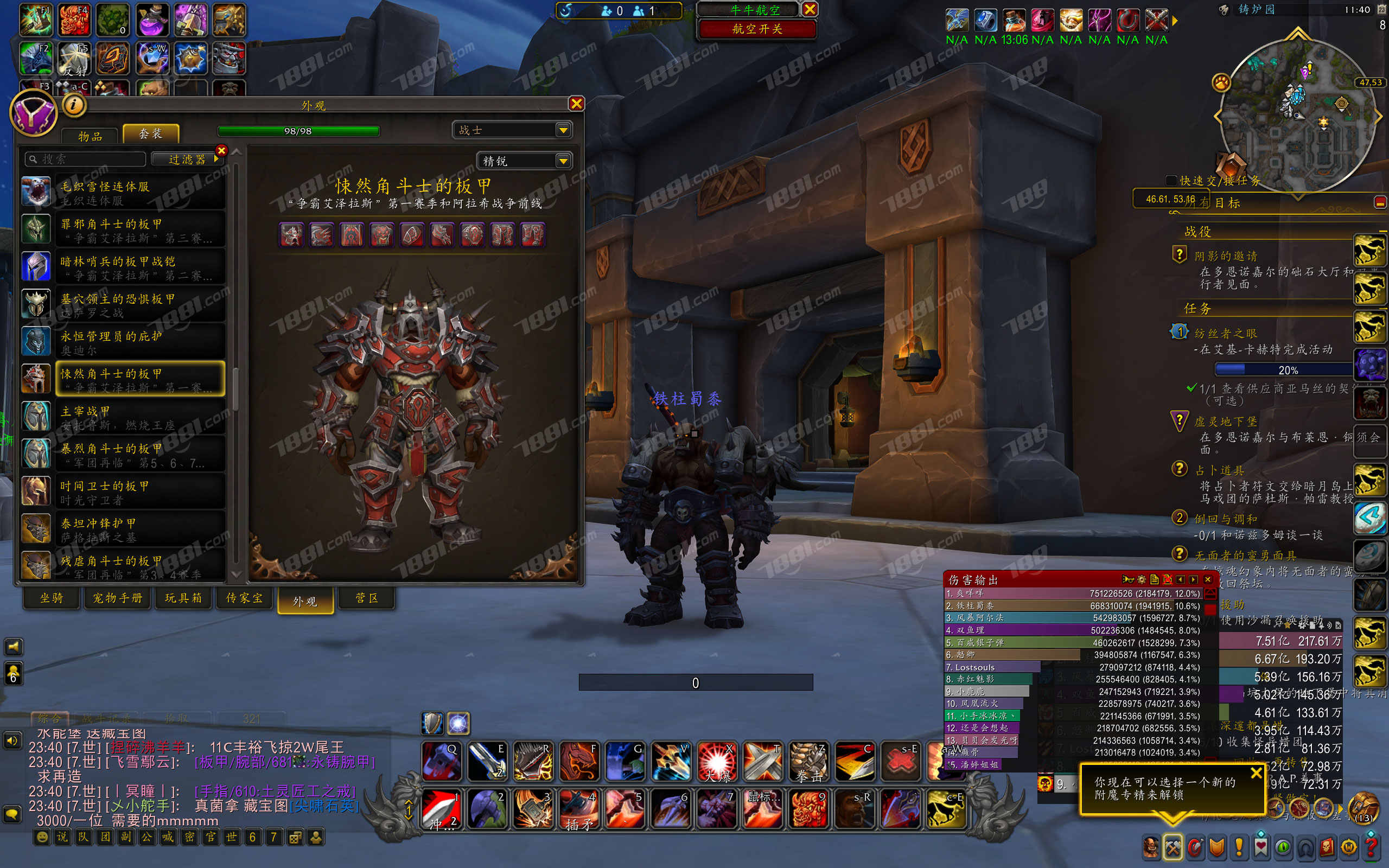The image size is (1389, 868).
Task: Open the 宠物手册 pet journal tab
Action: tap(118, 598)
